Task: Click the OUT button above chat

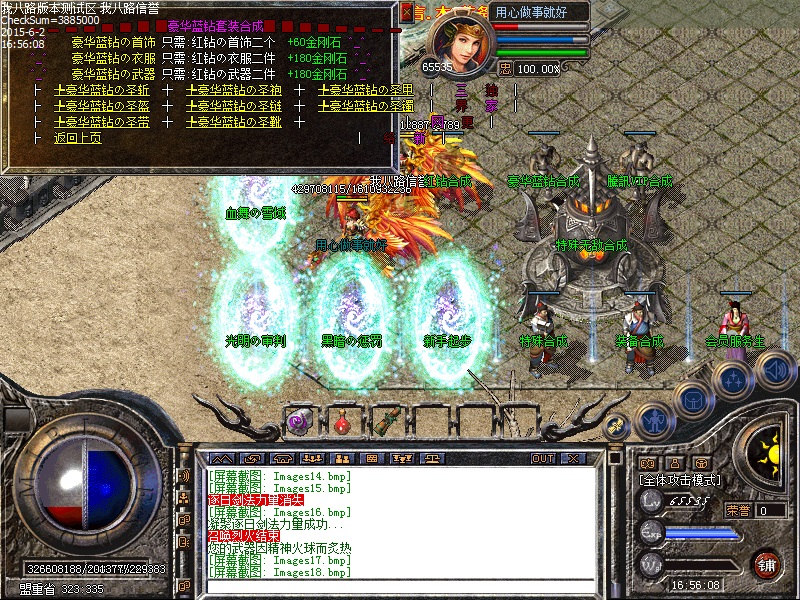Action: [x=543, y=458]
